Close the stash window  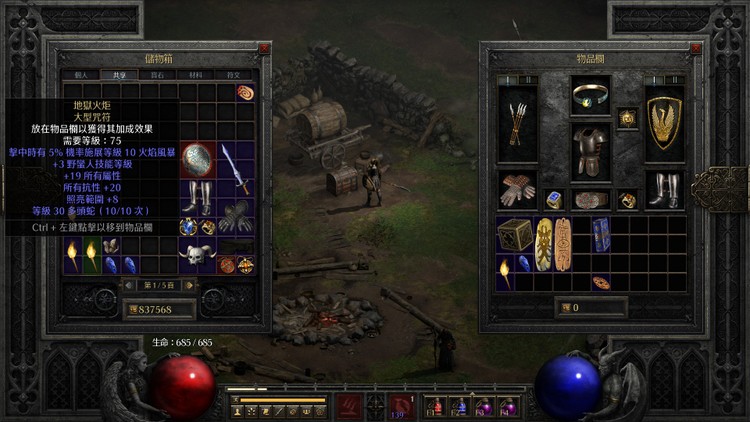[x=263, y=48]
